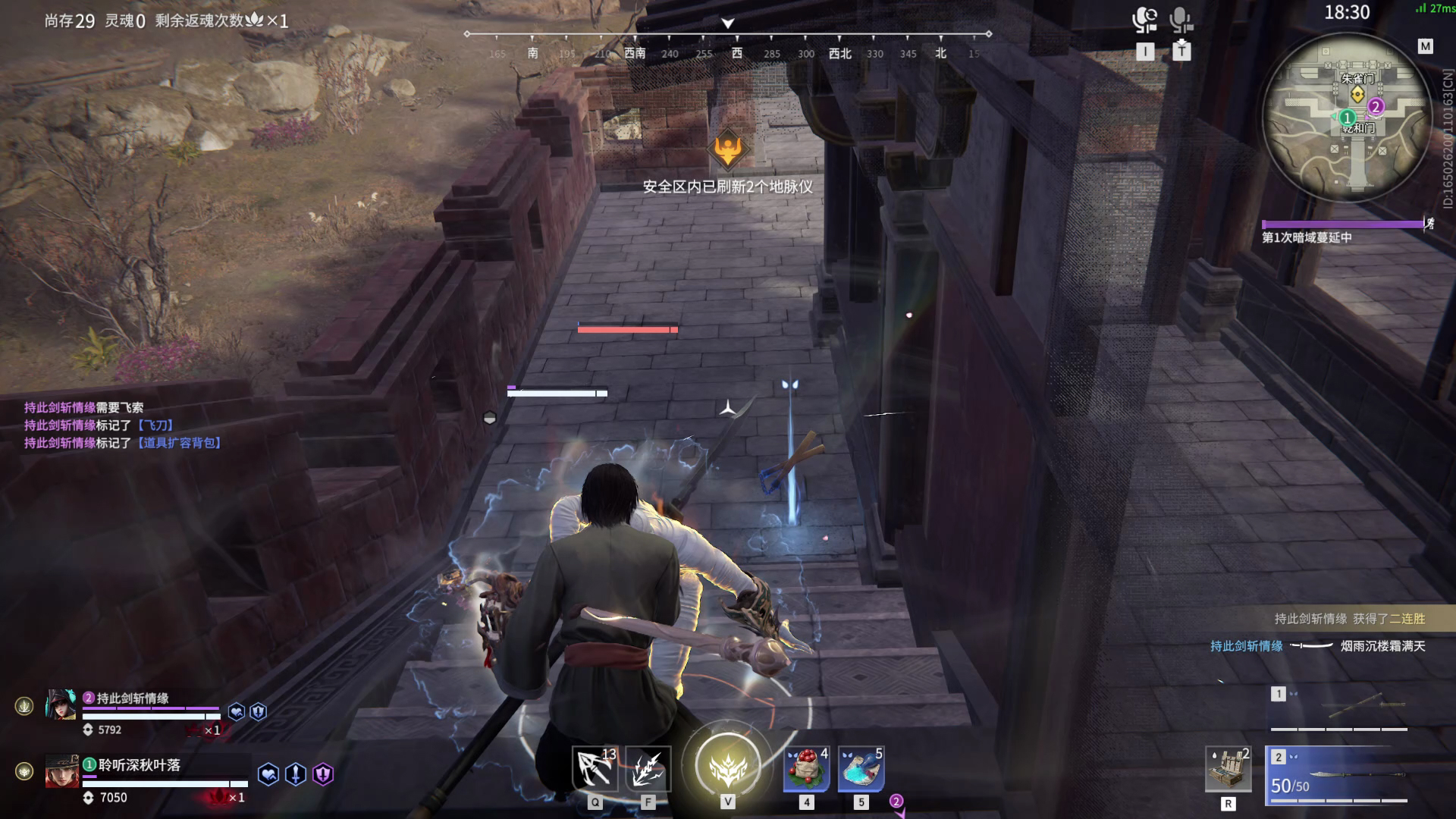Click the marked 【道具扩容背包】 chat link
The image size is (1456, 819).
(x=179, y=443)
